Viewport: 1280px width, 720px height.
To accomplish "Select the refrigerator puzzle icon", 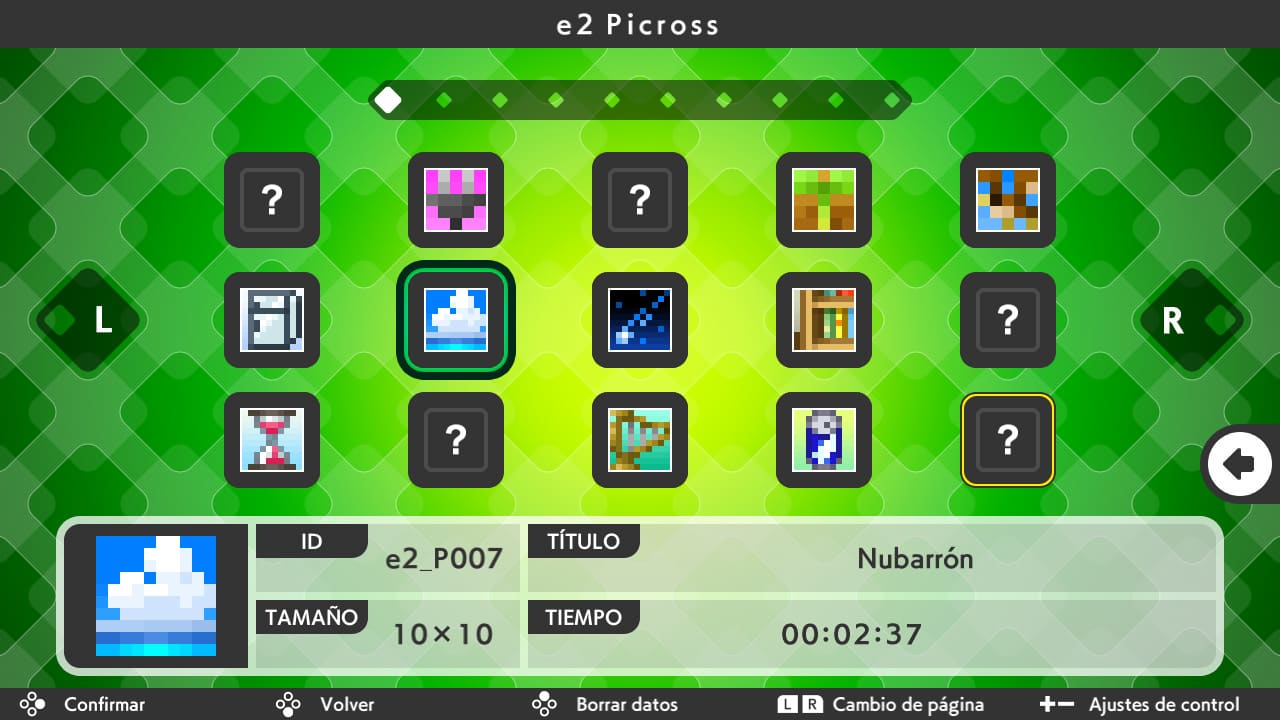I will pyautogui.click(x=271, y=320).
